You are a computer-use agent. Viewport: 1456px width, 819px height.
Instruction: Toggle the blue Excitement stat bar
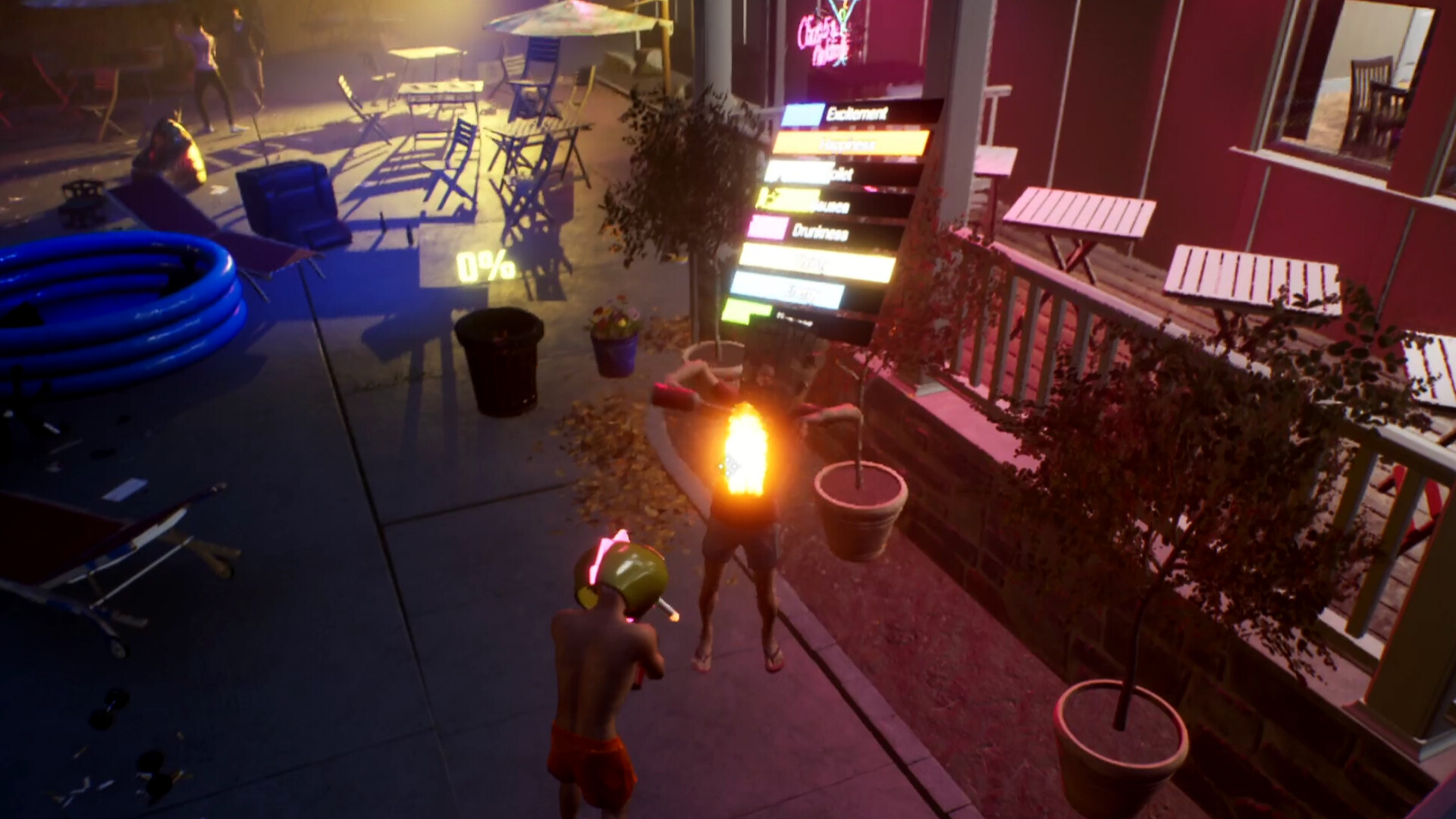(800, 114)
